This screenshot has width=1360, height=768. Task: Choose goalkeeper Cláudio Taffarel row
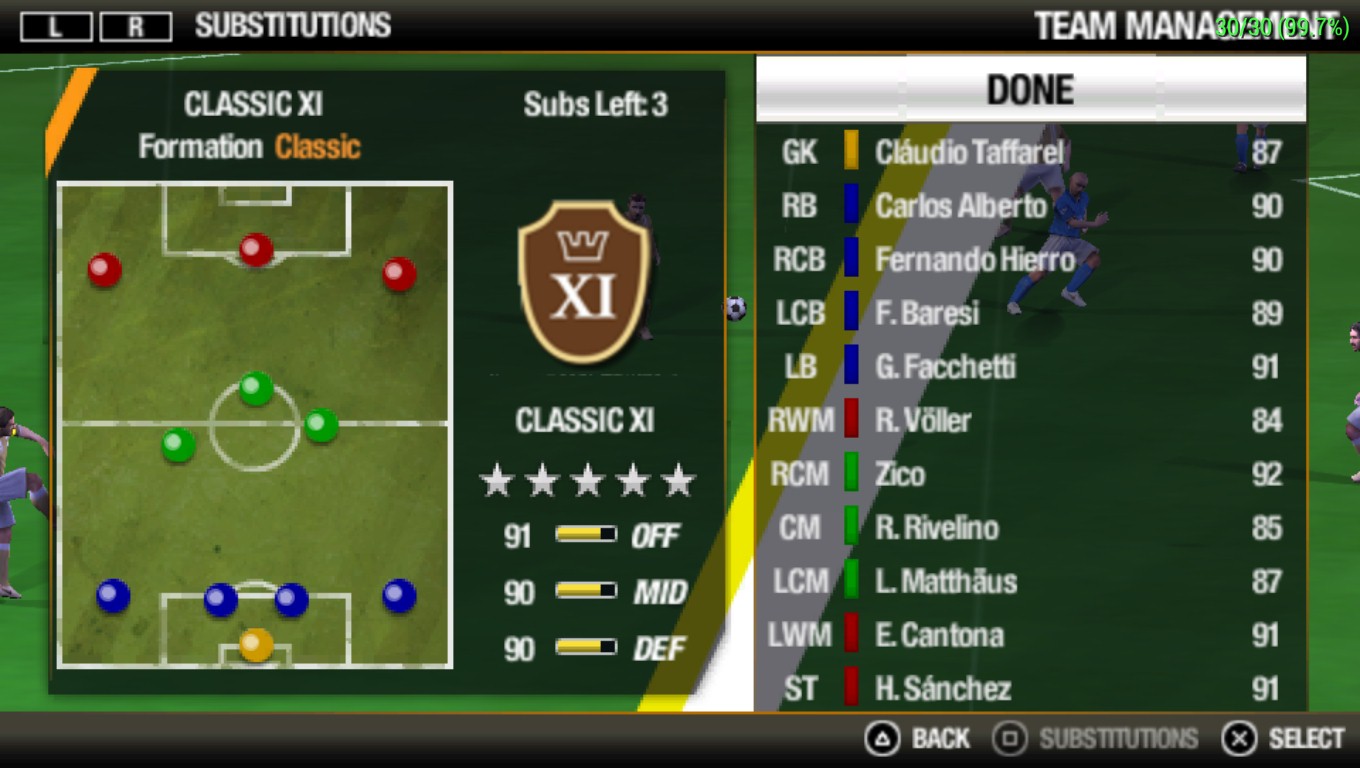[1030, 152]
